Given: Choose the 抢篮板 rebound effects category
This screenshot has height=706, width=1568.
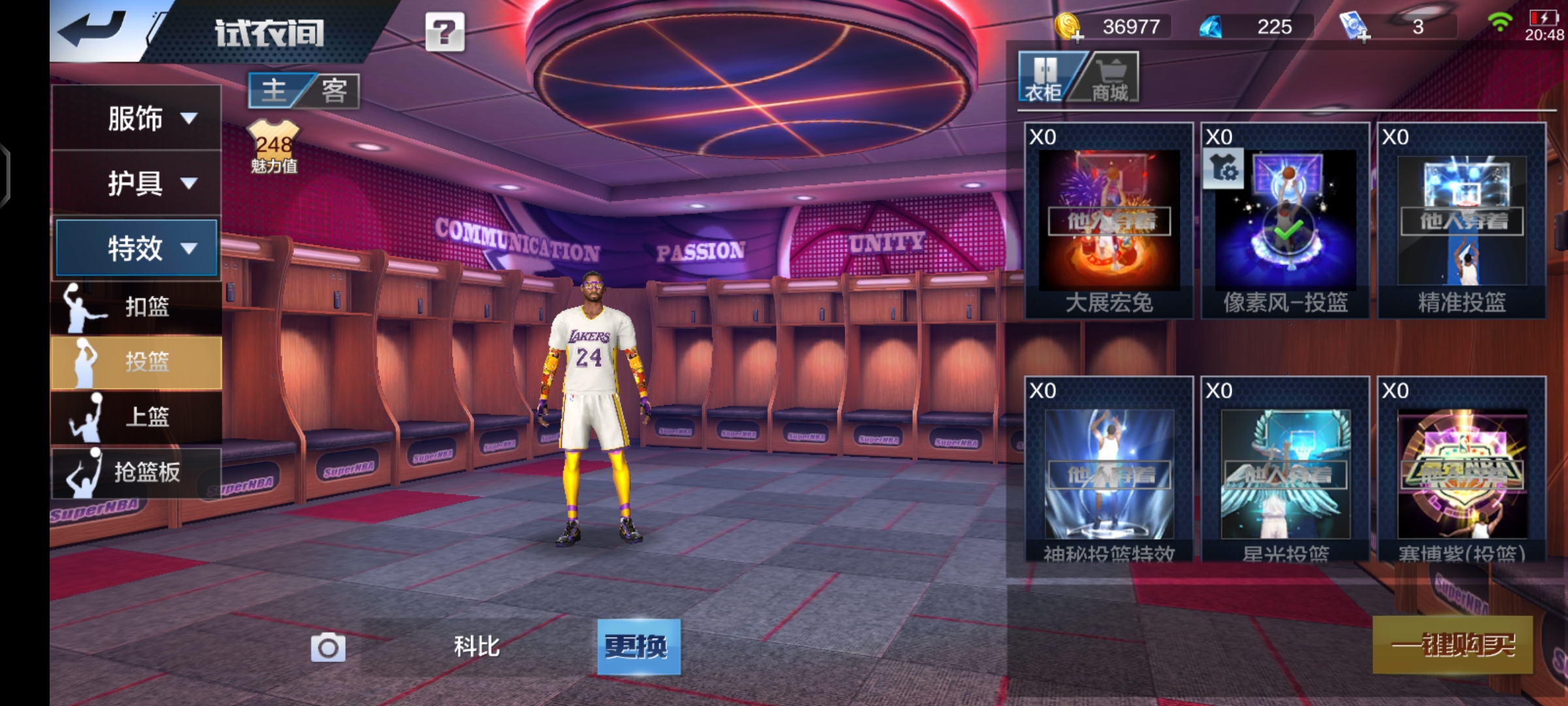Looking at the screenshot, I should [137, 472].
